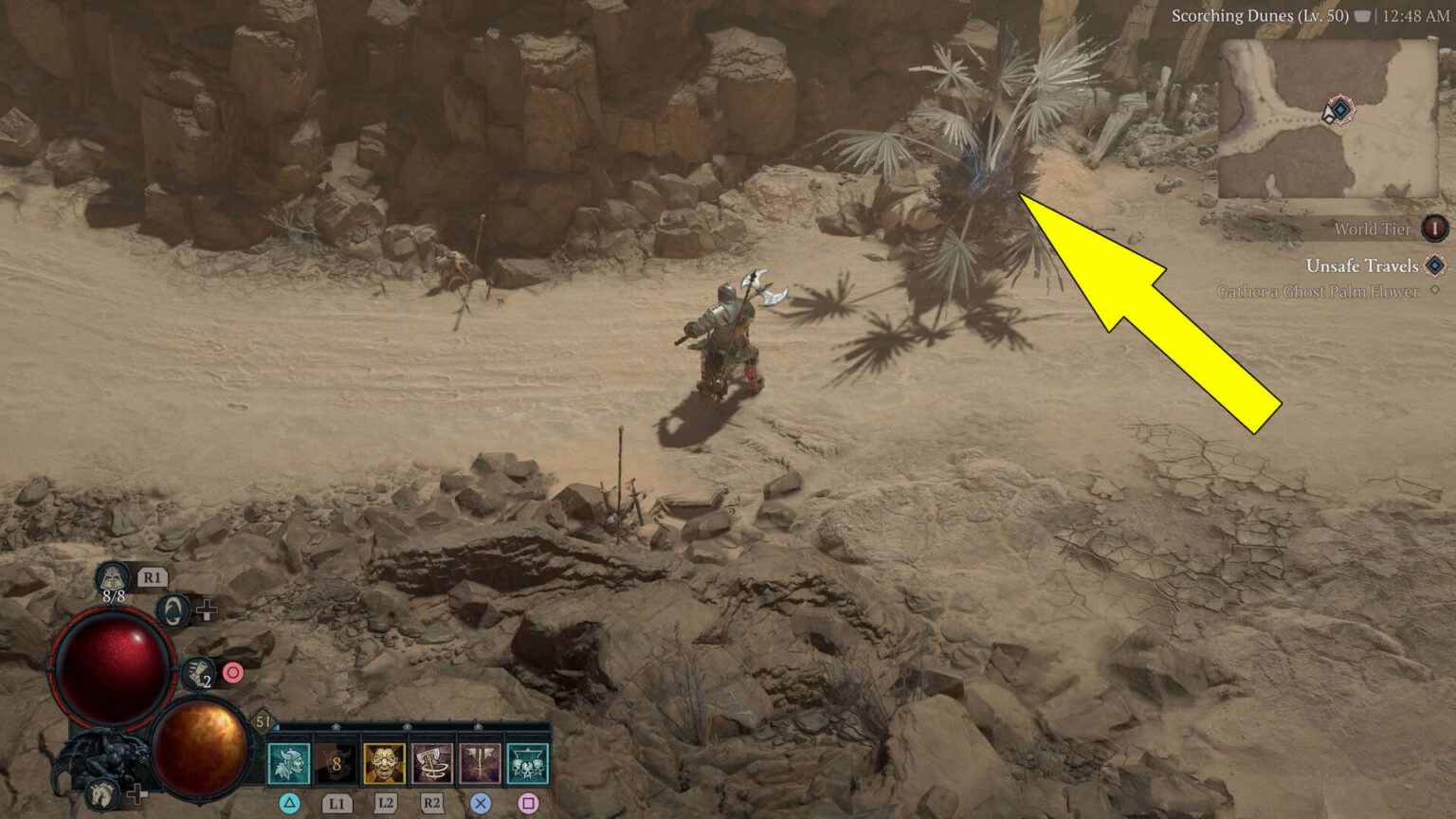
Task: Use the Barbarian shout skill mapped to L2
Action: point(383,763)
